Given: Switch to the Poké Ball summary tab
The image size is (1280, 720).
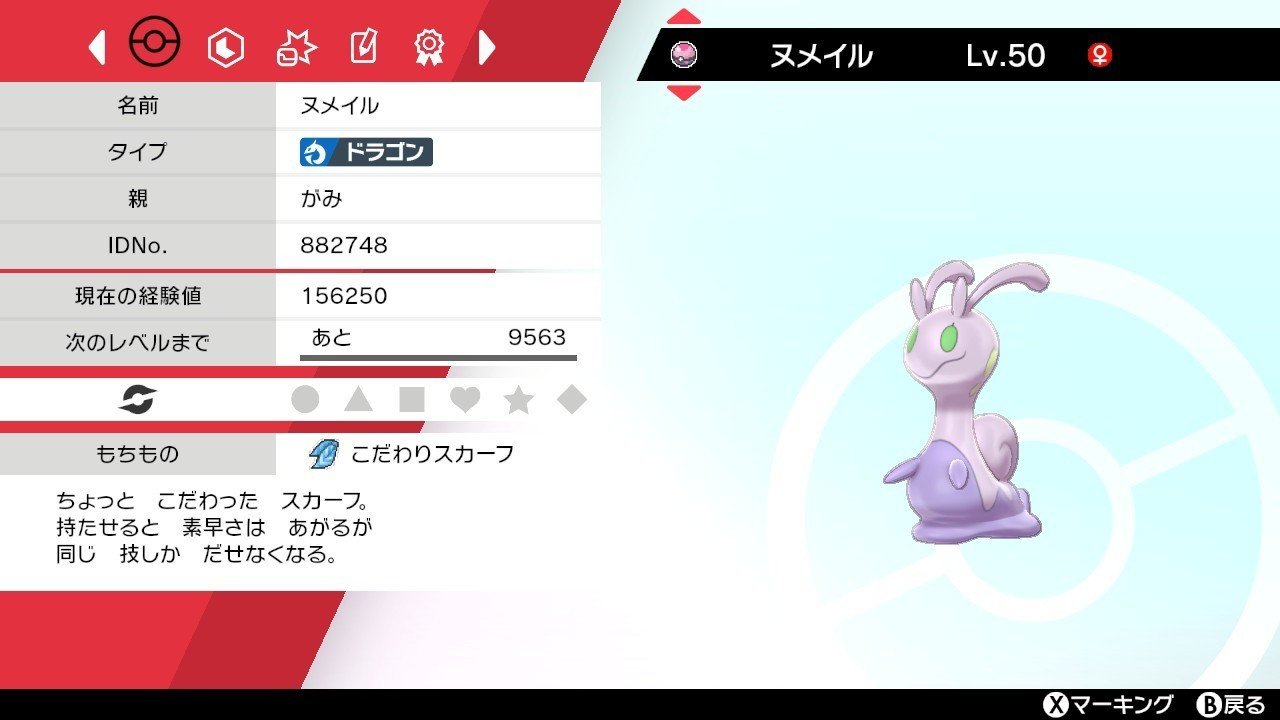Looking at the screenshot, I should 157,42.
